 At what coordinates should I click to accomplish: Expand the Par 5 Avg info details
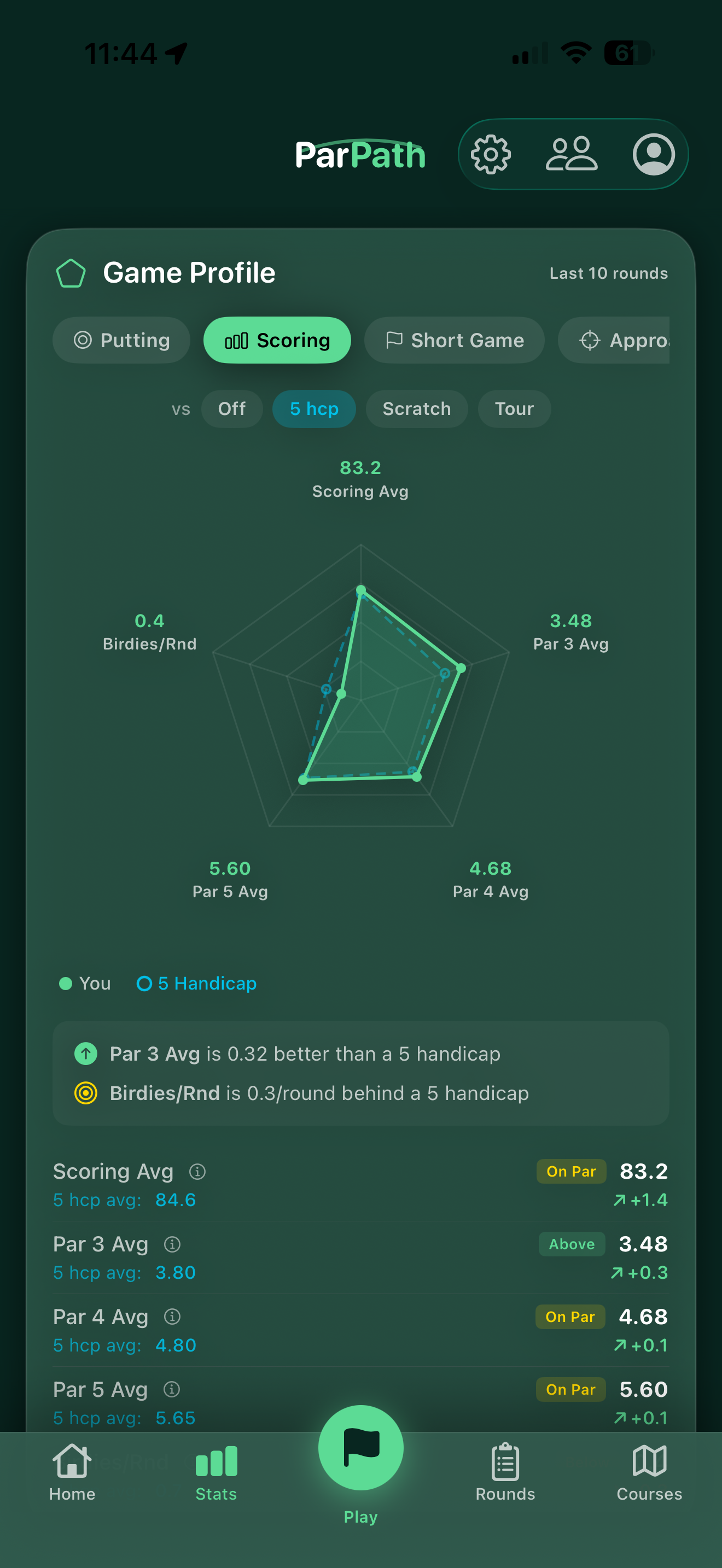(172, 1390)
